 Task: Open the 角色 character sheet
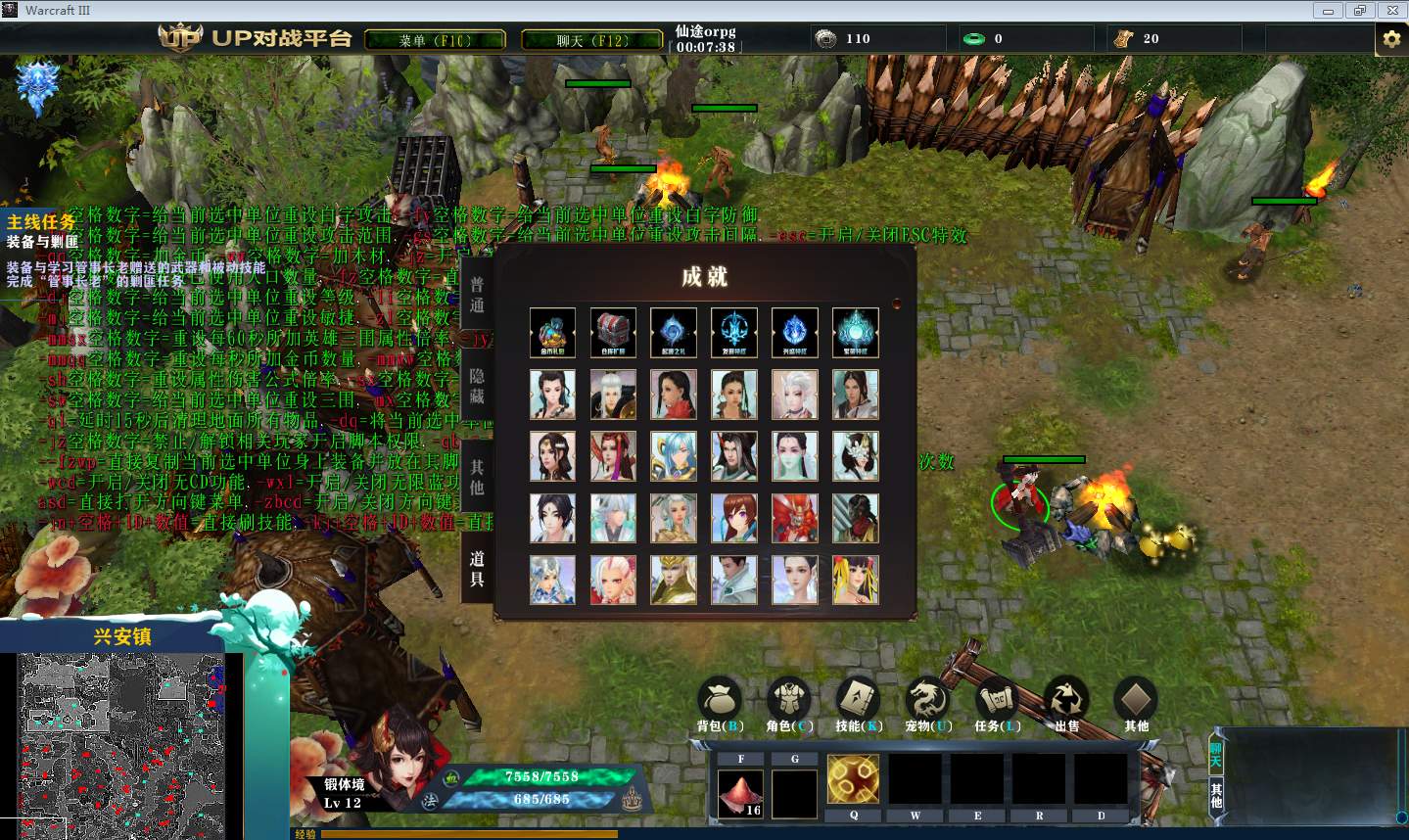point(789,703)
